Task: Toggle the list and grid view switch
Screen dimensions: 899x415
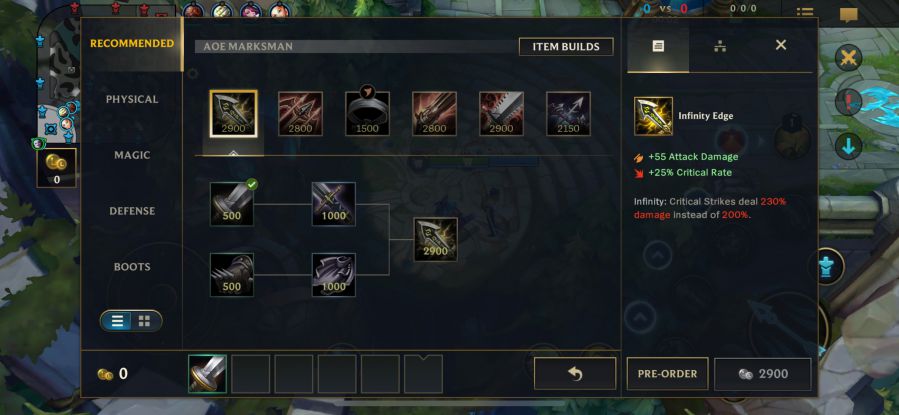Action: [131, 321]
